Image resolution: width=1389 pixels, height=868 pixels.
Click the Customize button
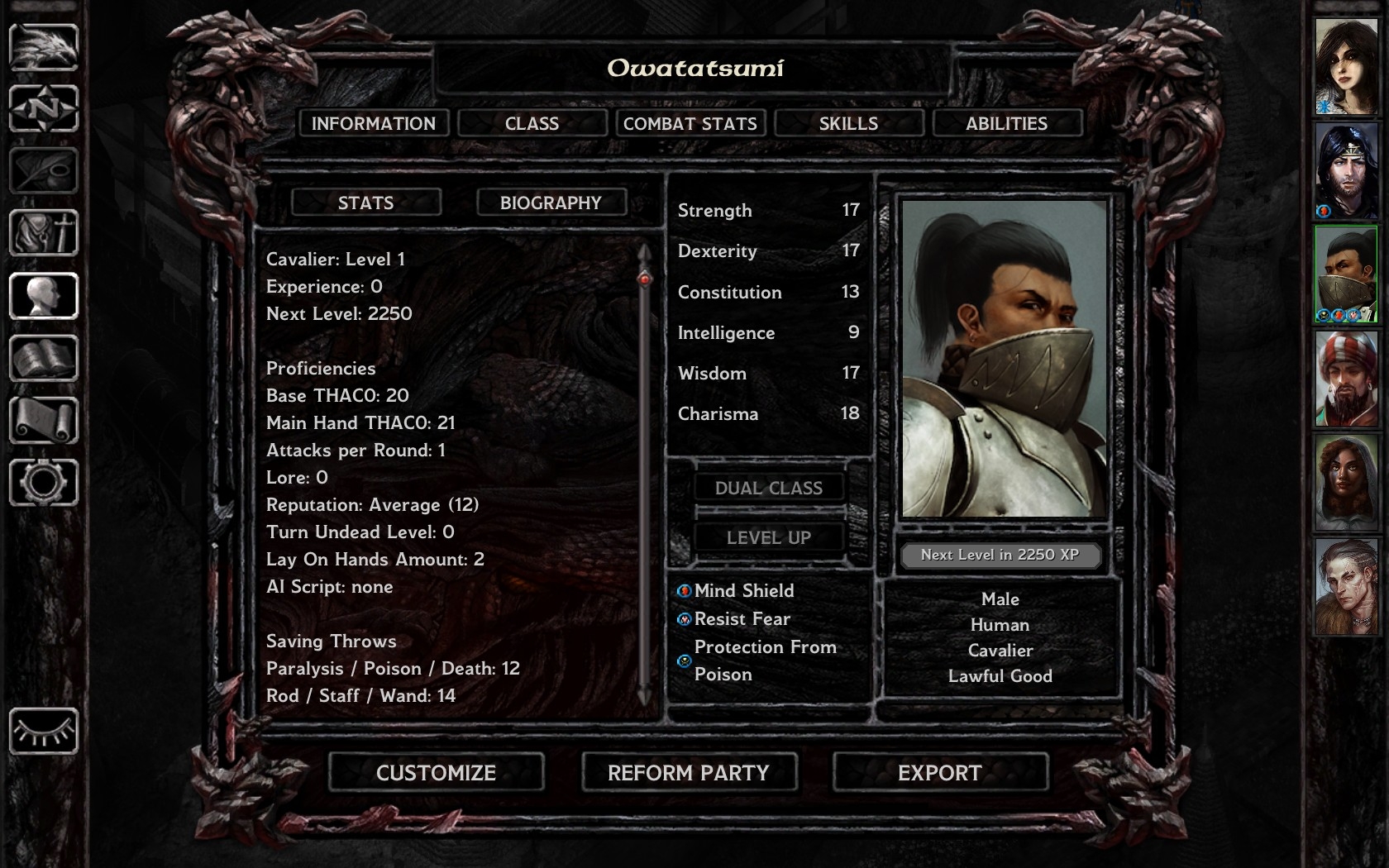pyautogui.click(x=436, y=773)
